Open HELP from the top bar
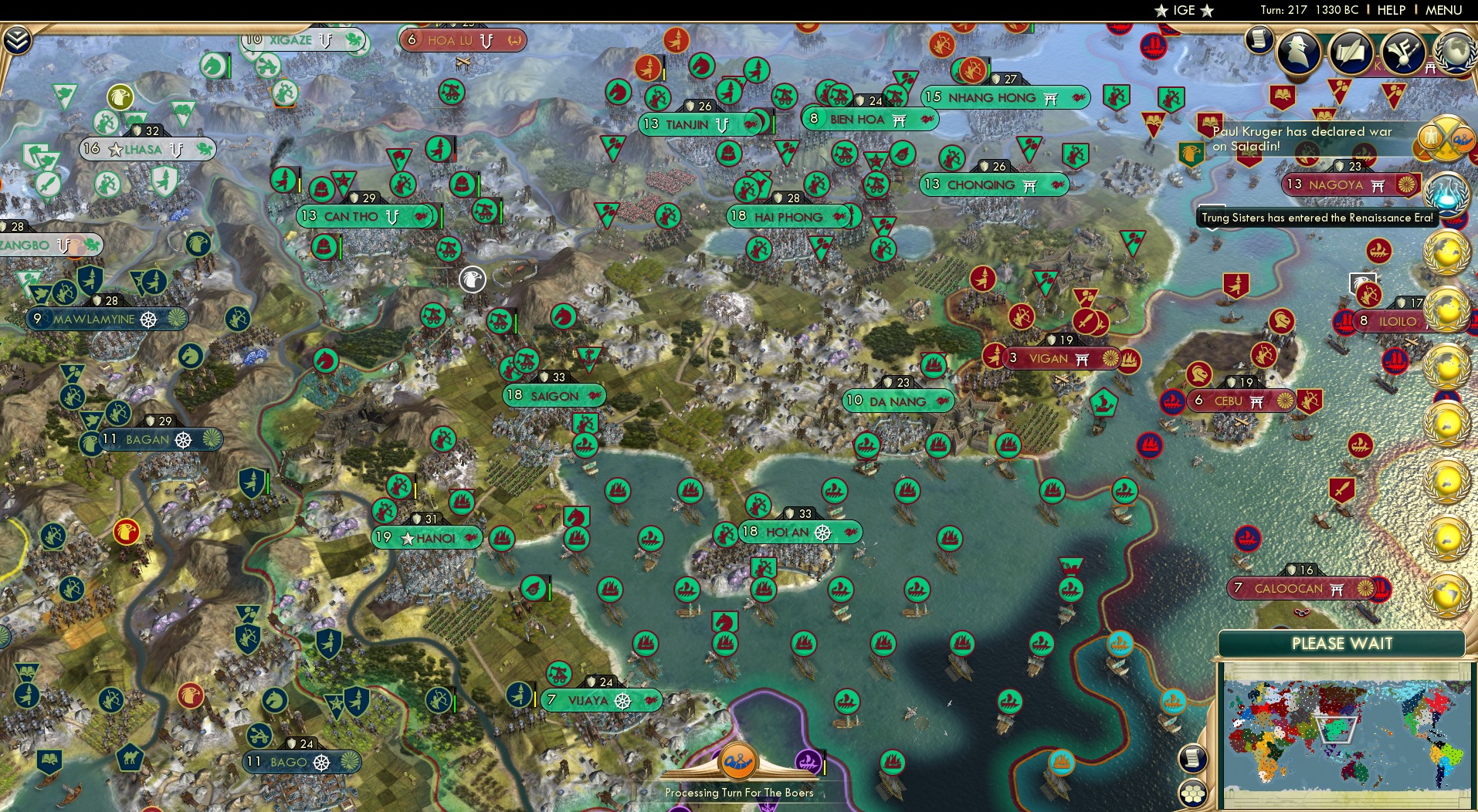The width and height of the screenshot is (1478, 812). click(1390, 10)
